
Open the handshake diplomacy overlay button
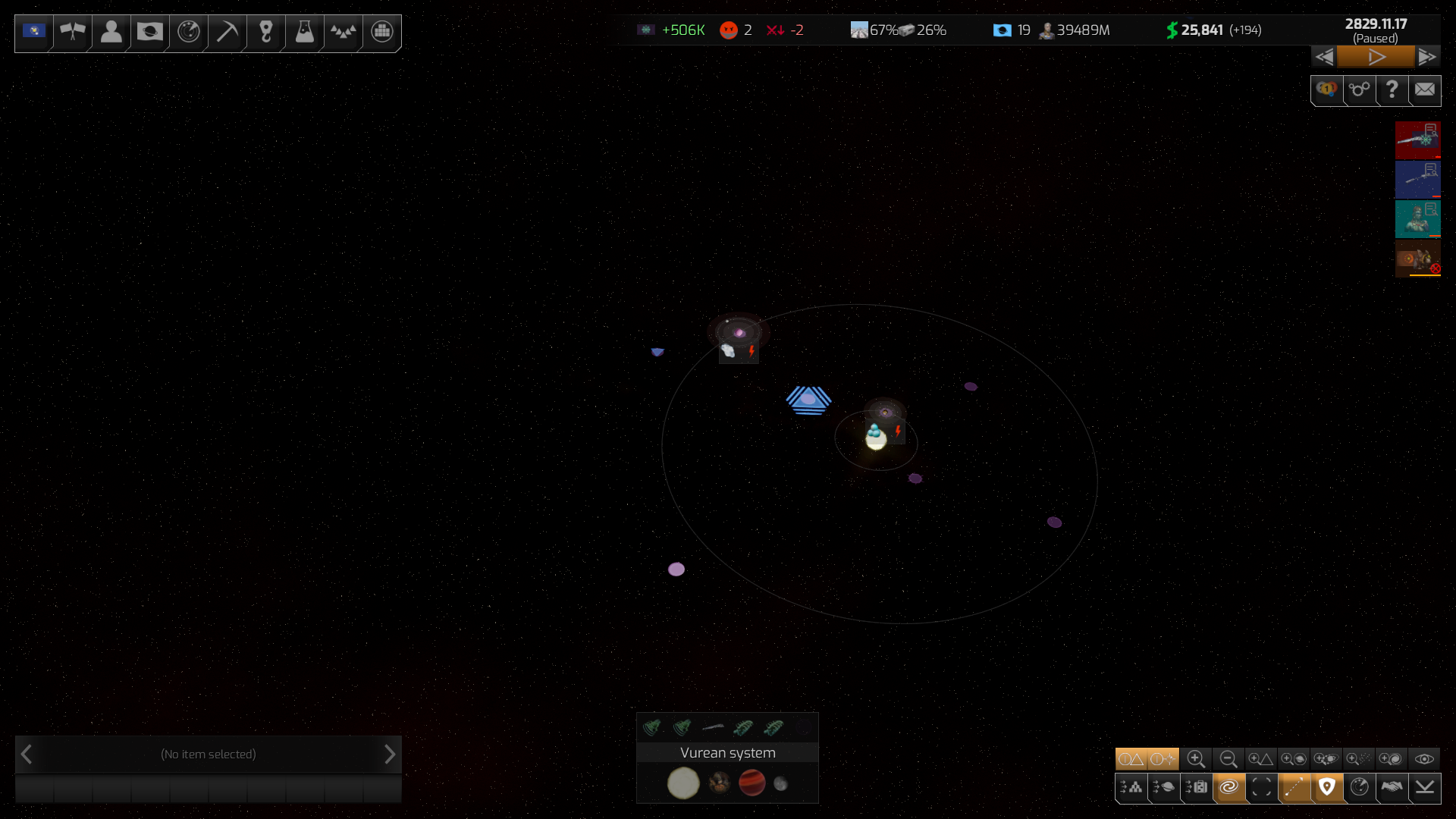pos(1392,787)
